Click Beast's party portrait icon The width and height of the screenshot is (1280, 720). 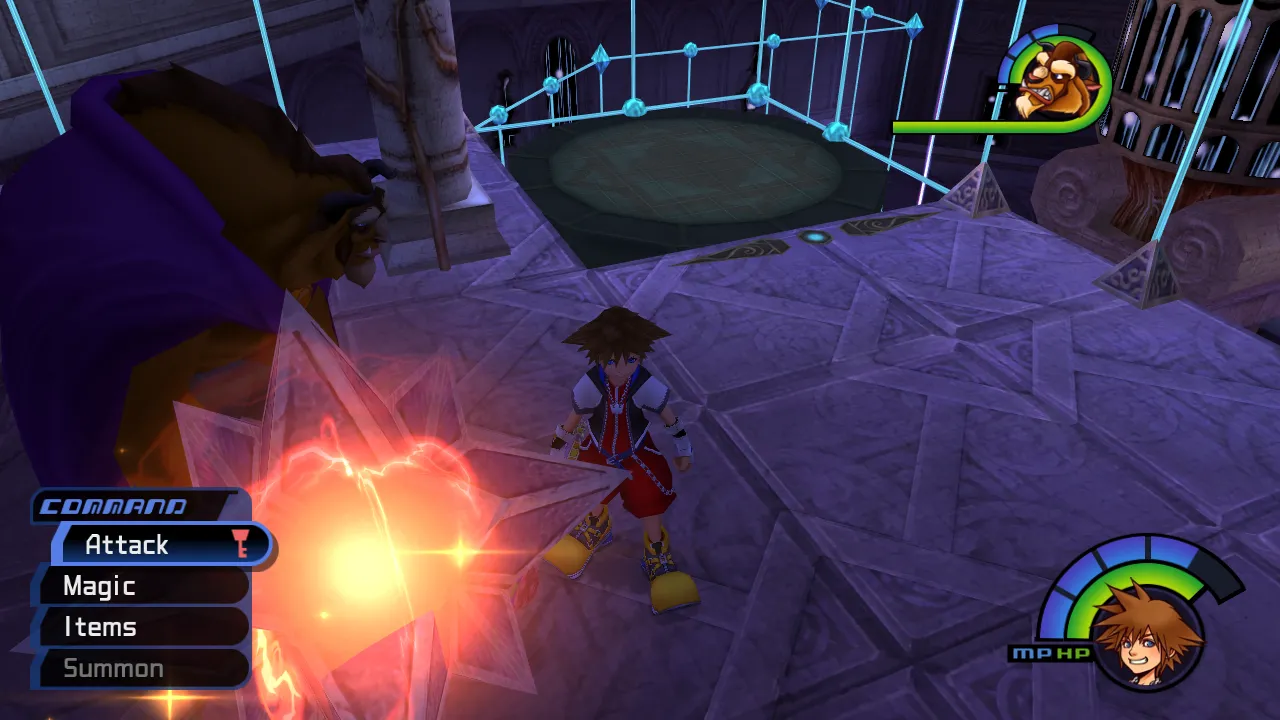click(1058, 82)
